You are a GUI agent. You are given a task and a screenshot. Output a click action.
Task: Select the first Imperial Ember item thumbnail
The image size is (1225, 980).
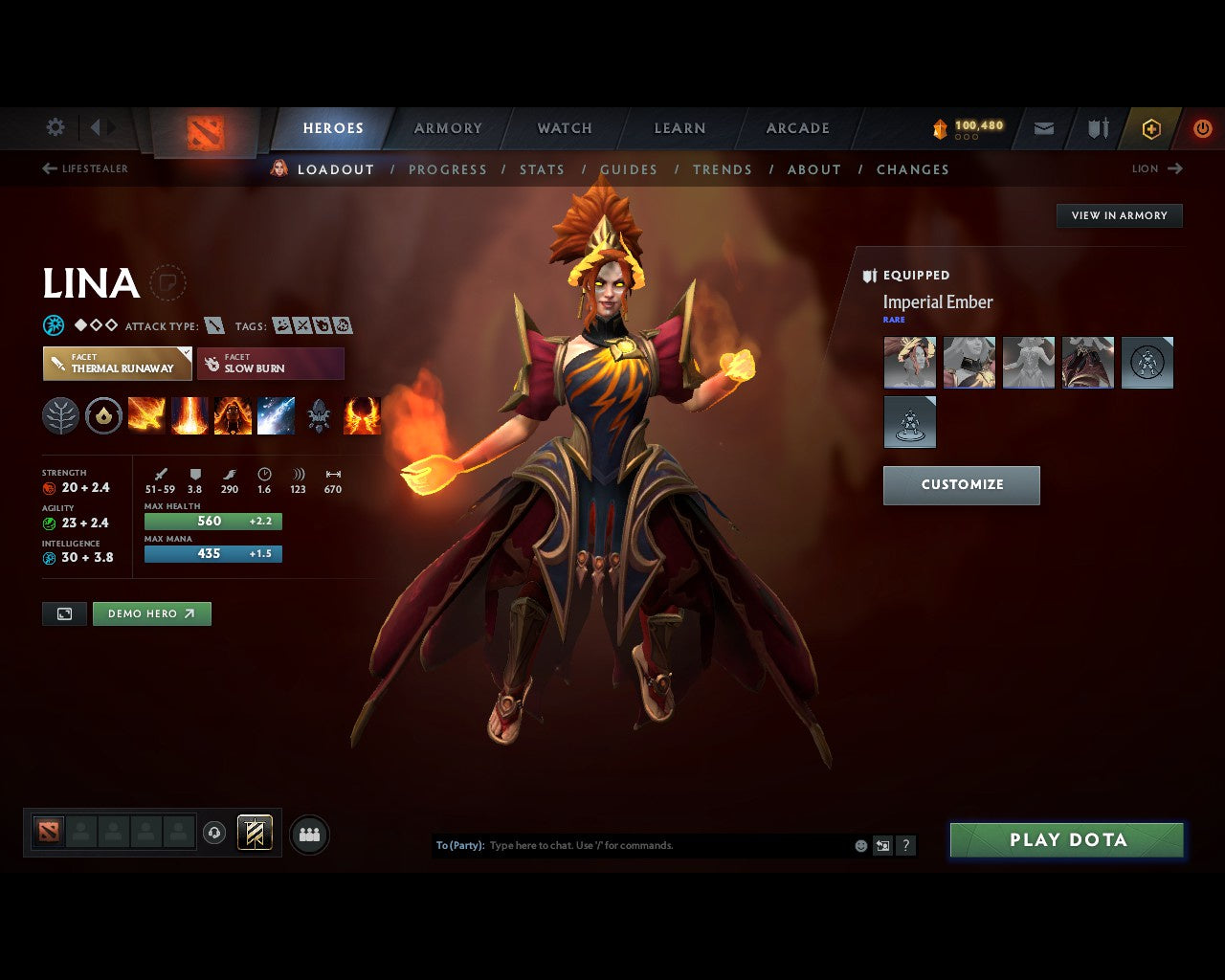(x=909, y=363)
